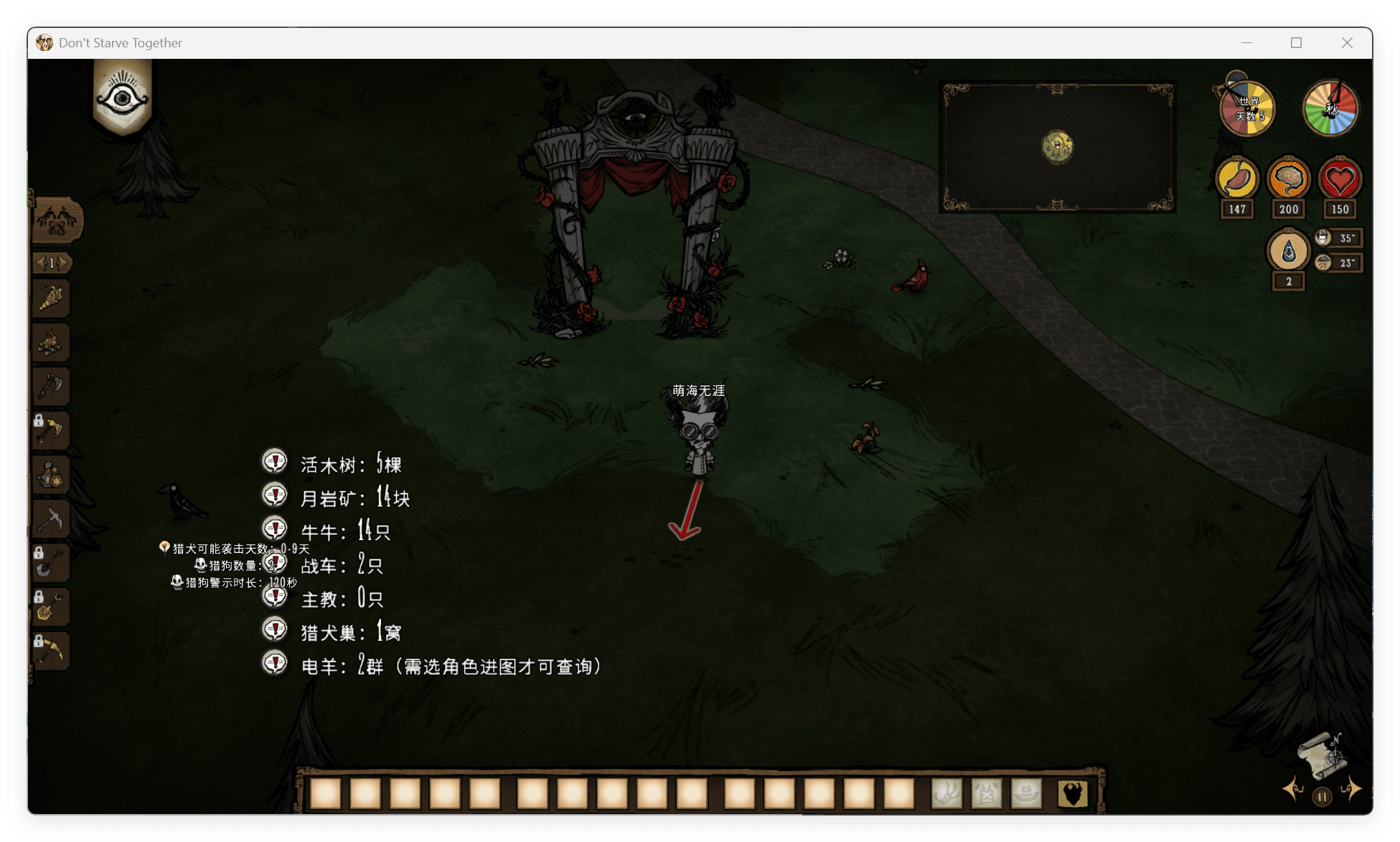Image resolution: width=1400 pixels, height=842 pixels.
Task: Click the locked grey shovel recipe
Action: pyautogui.click(x=51, y=563)
